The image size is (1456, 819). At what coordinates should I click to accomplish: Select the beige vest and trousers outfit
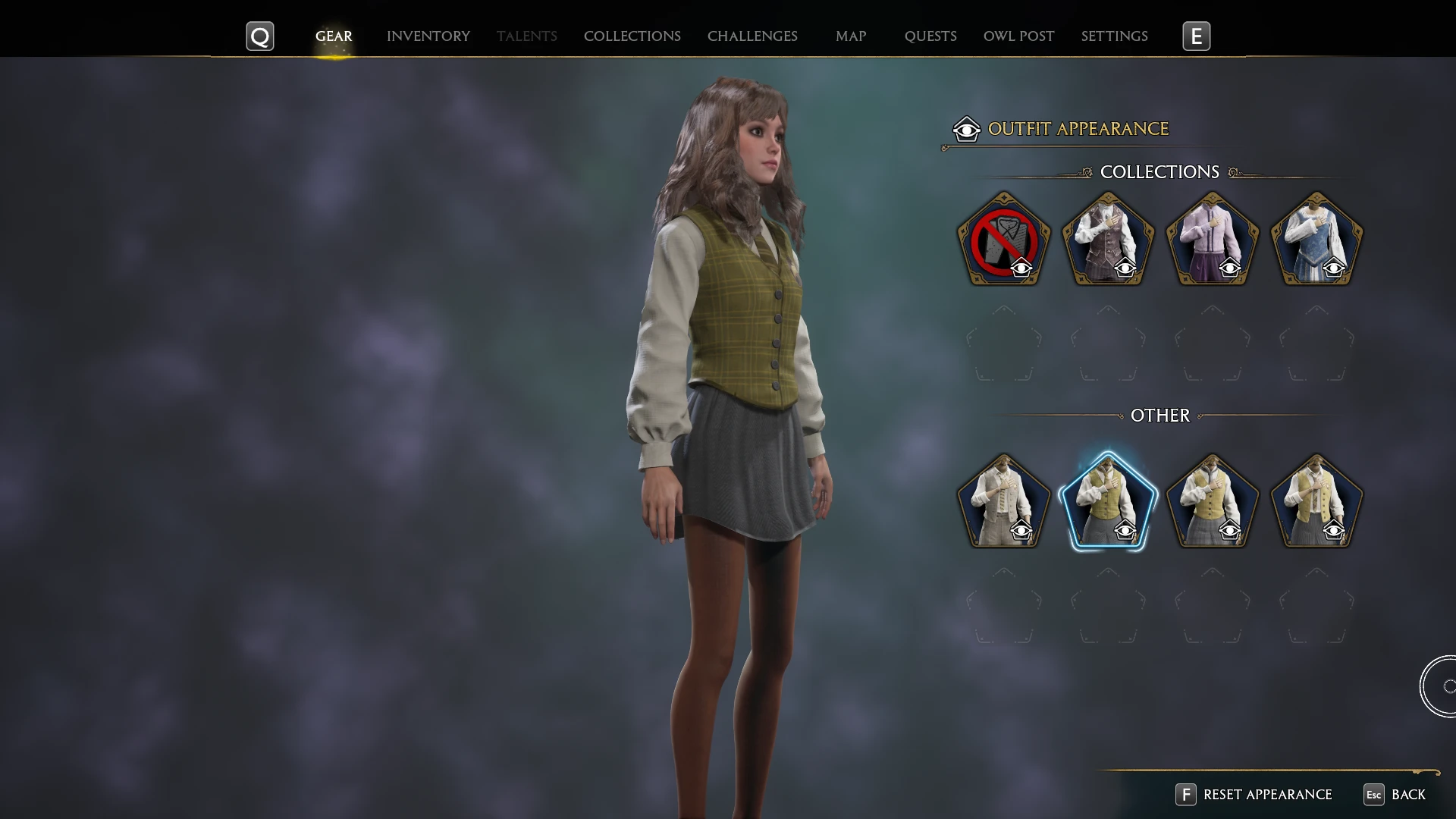(1003, 502)
